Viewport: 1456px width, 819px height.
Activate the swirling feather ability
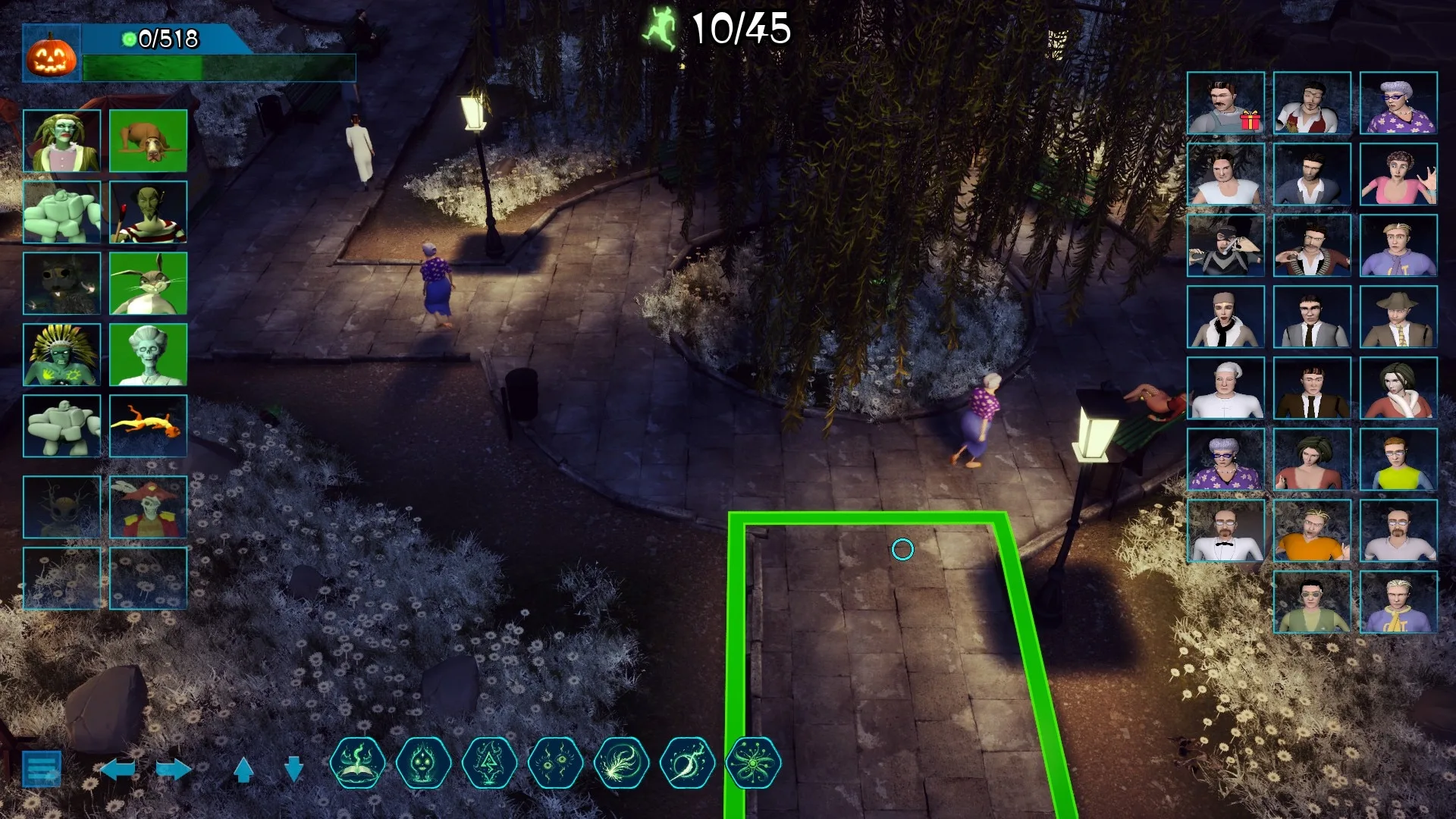(622, 763)
